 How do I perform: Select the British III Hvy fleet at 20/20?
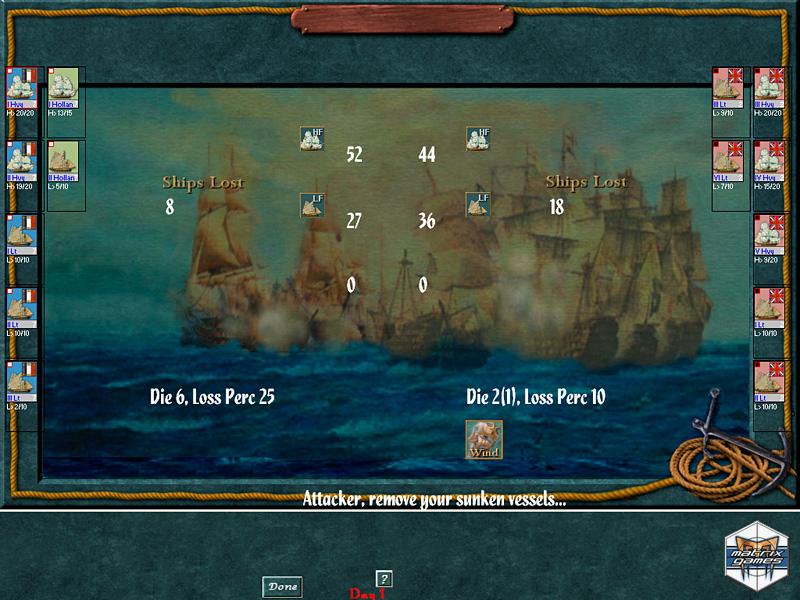click(768, 92)
